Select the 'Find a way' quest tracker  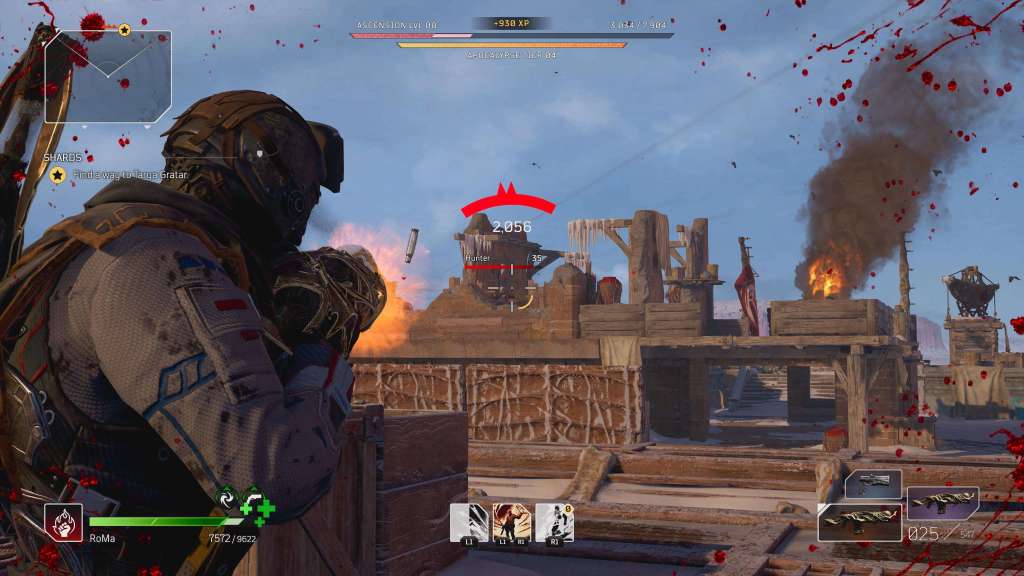tap(119, 175)
